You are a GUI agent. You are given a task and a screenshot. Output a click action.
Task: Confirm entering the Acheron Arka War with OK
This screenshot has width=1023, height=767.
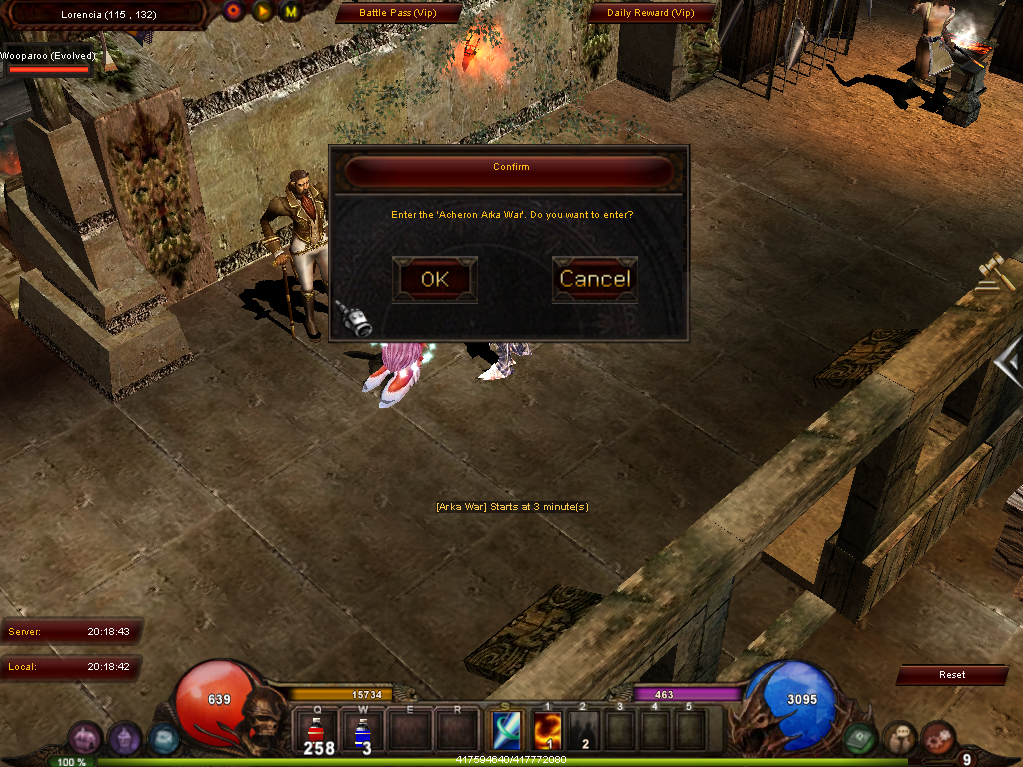(x=435, y=279)
